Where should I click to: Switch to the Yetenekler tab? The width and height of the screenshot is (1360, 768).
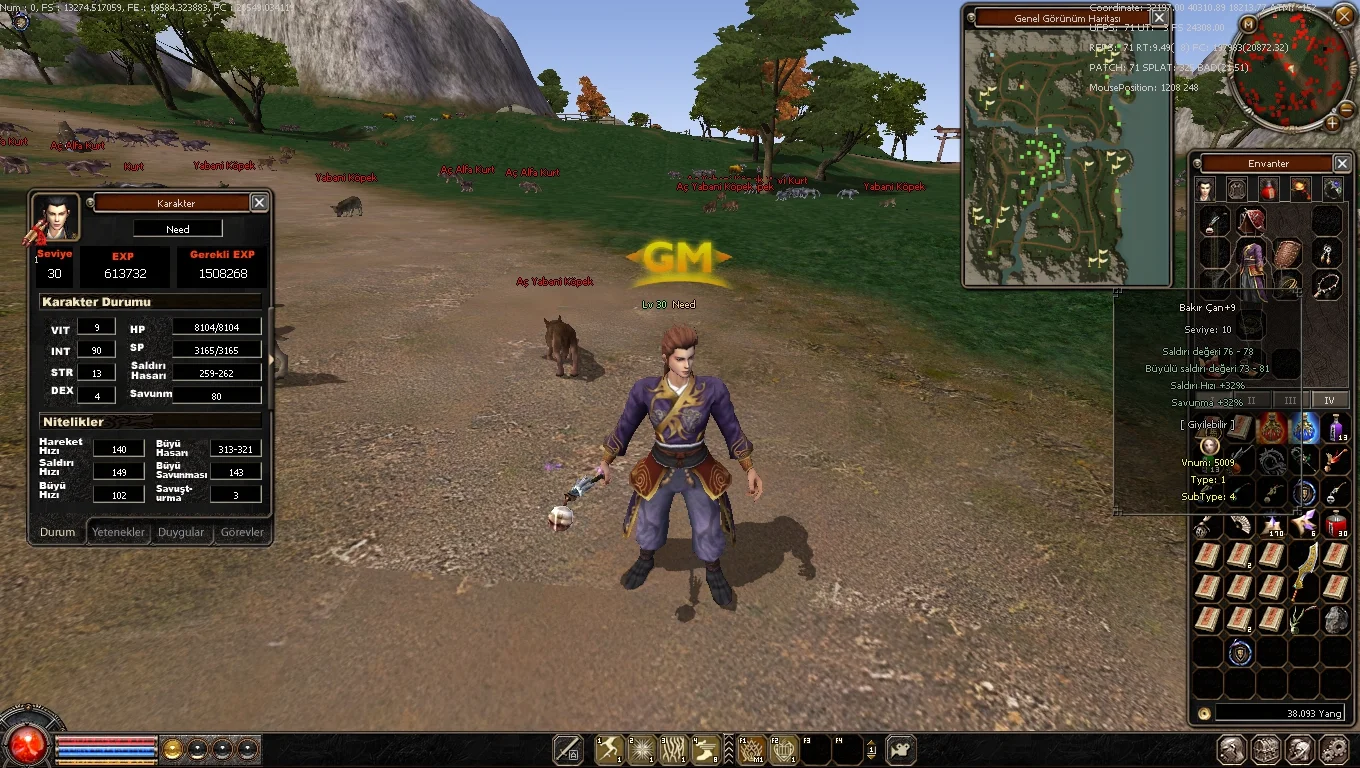119,532
